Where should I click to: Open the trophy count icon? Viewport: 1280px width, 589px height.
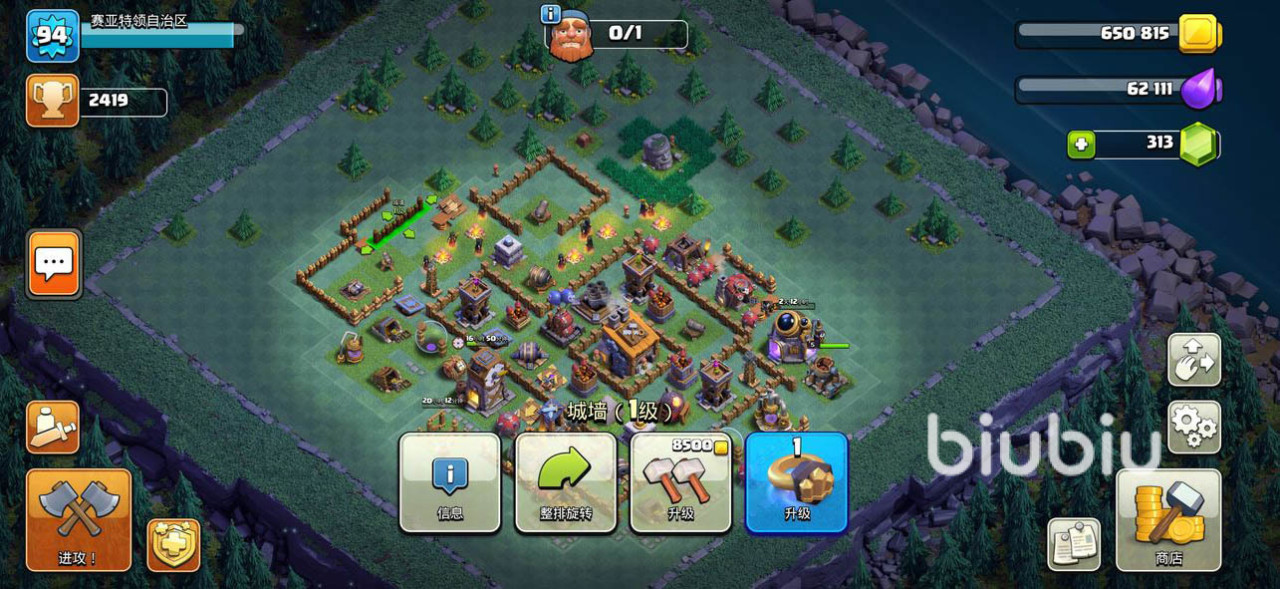click(52, 101)
